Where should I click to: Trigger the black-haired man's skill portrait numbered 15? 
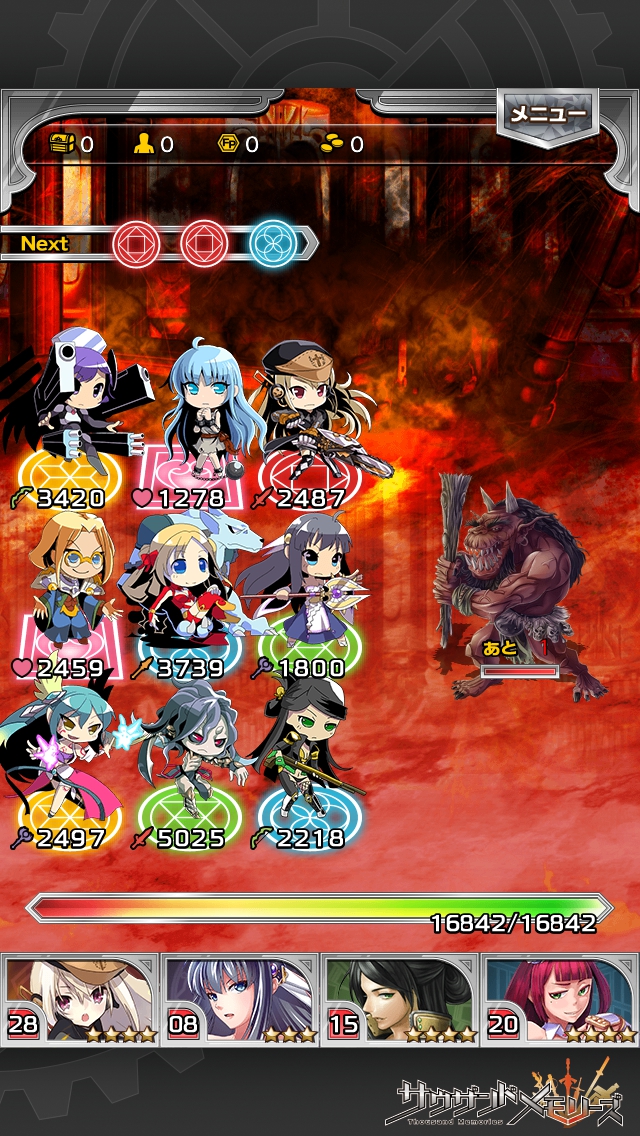pyautogui.click(x=400, y=1000)
